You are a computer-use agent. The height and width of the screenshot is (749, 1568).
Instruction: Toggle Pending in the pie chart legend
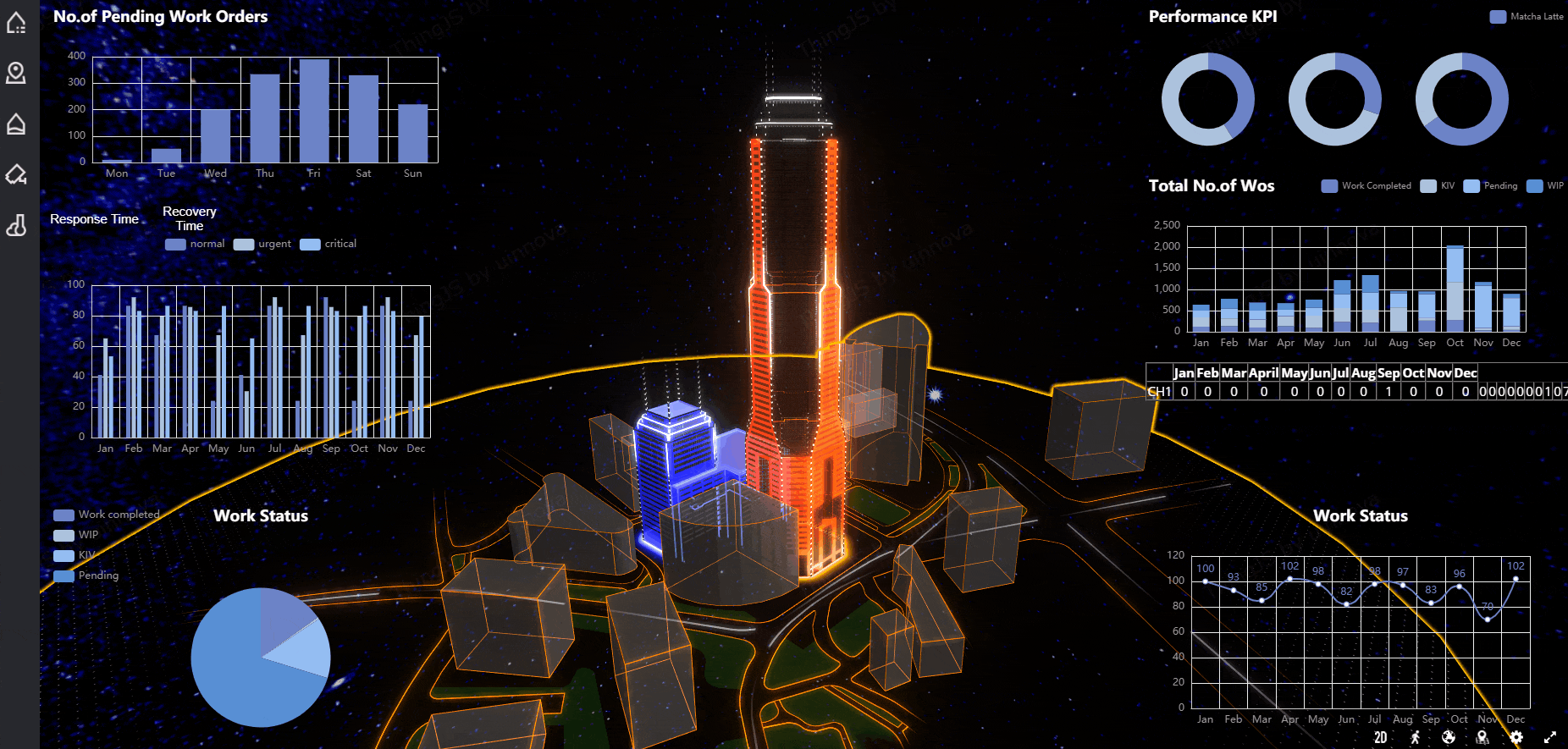pos(86,576)
